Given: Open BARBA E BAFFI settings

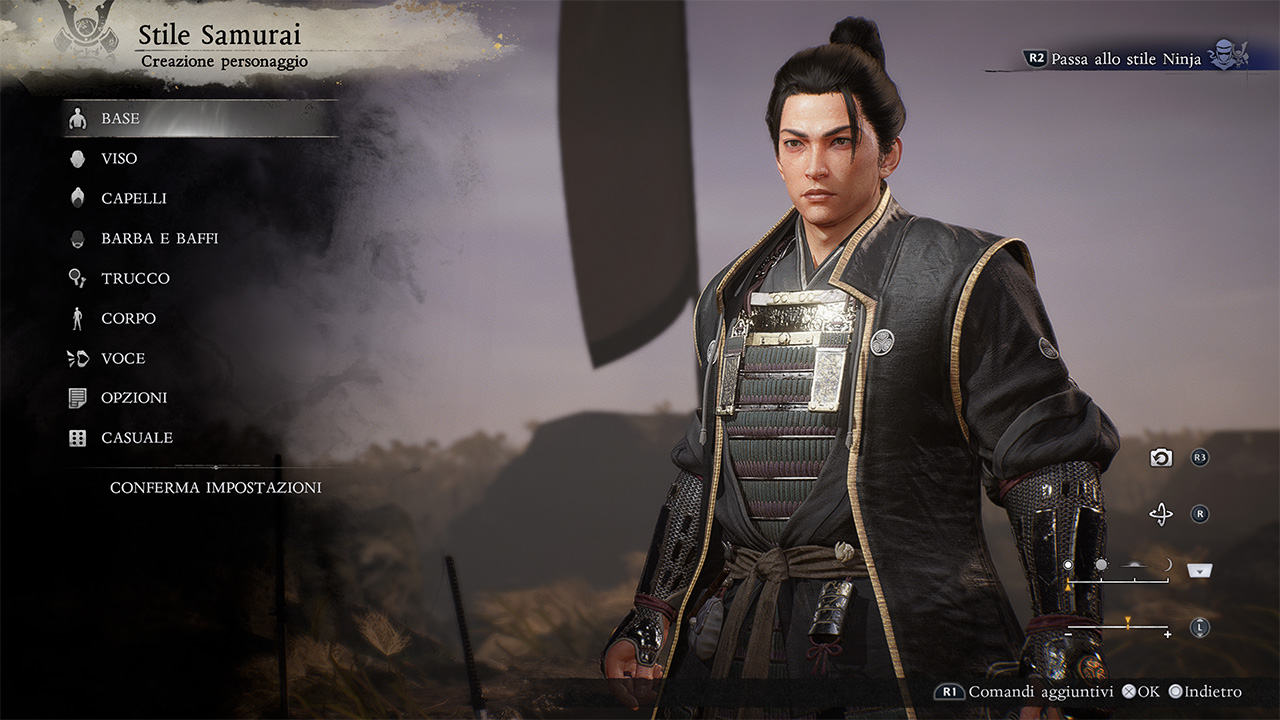Looking at the screenshot, I should click(x=159, y=239).
